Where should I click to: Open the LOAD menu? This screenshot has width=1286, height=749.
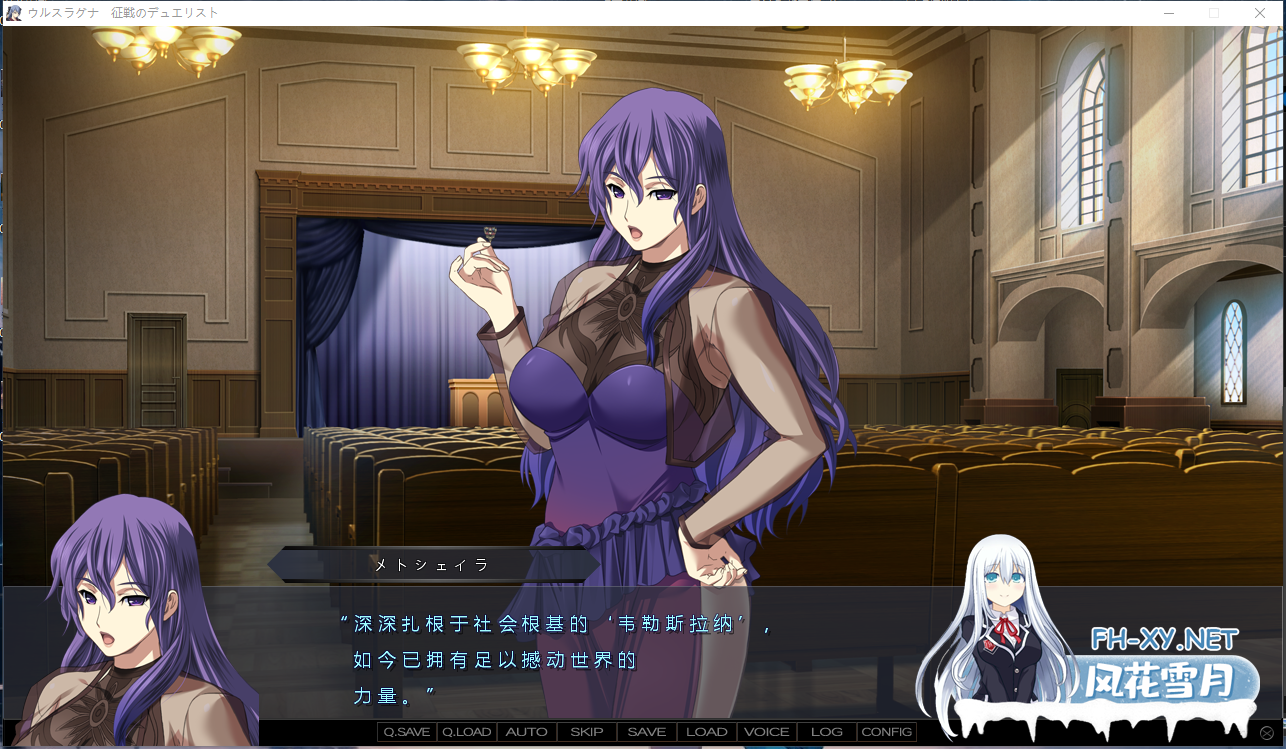[x=707, y=732]
